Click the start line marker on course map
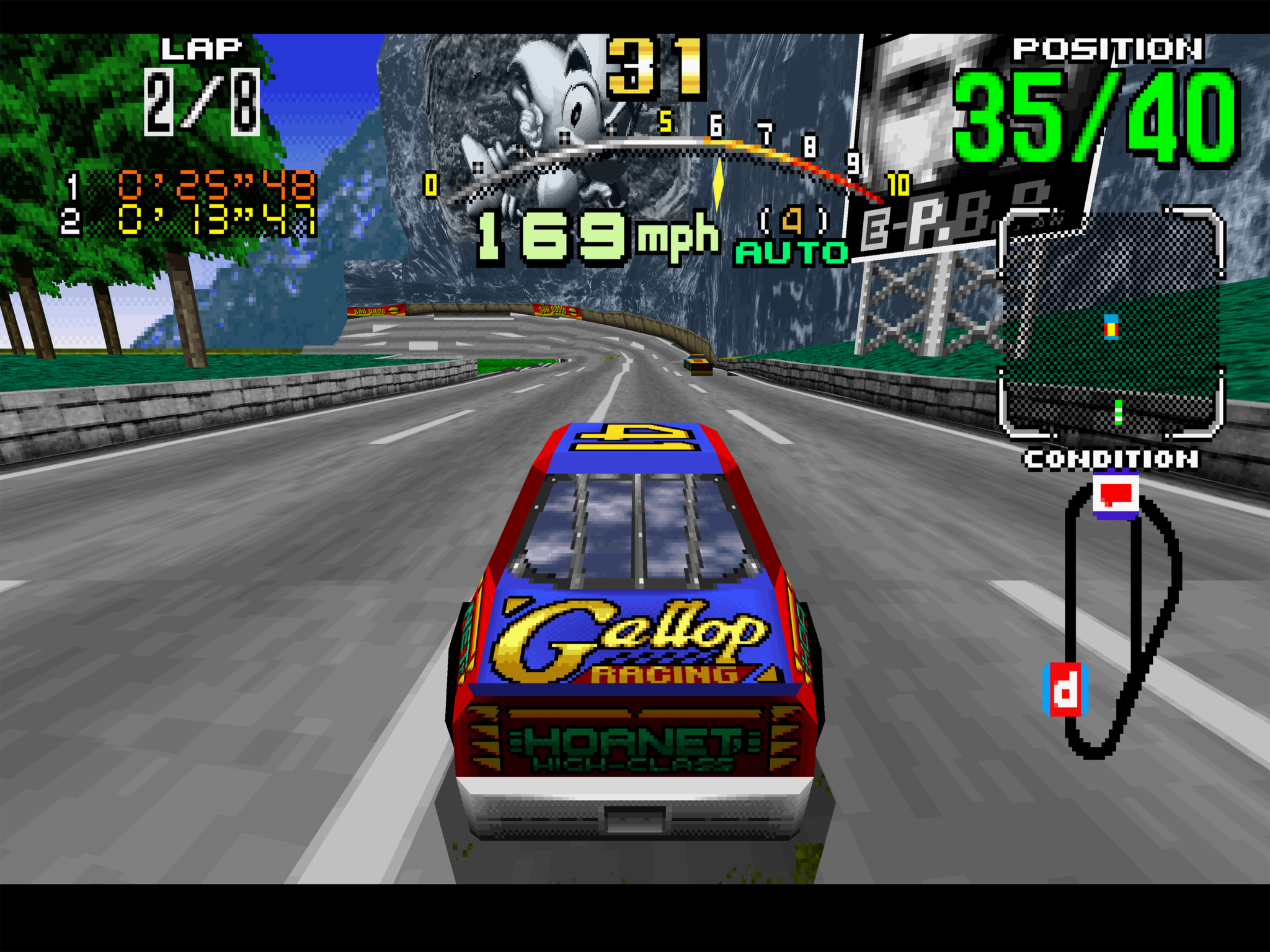The image size is (1270, 952). (x=1116, y=495)
